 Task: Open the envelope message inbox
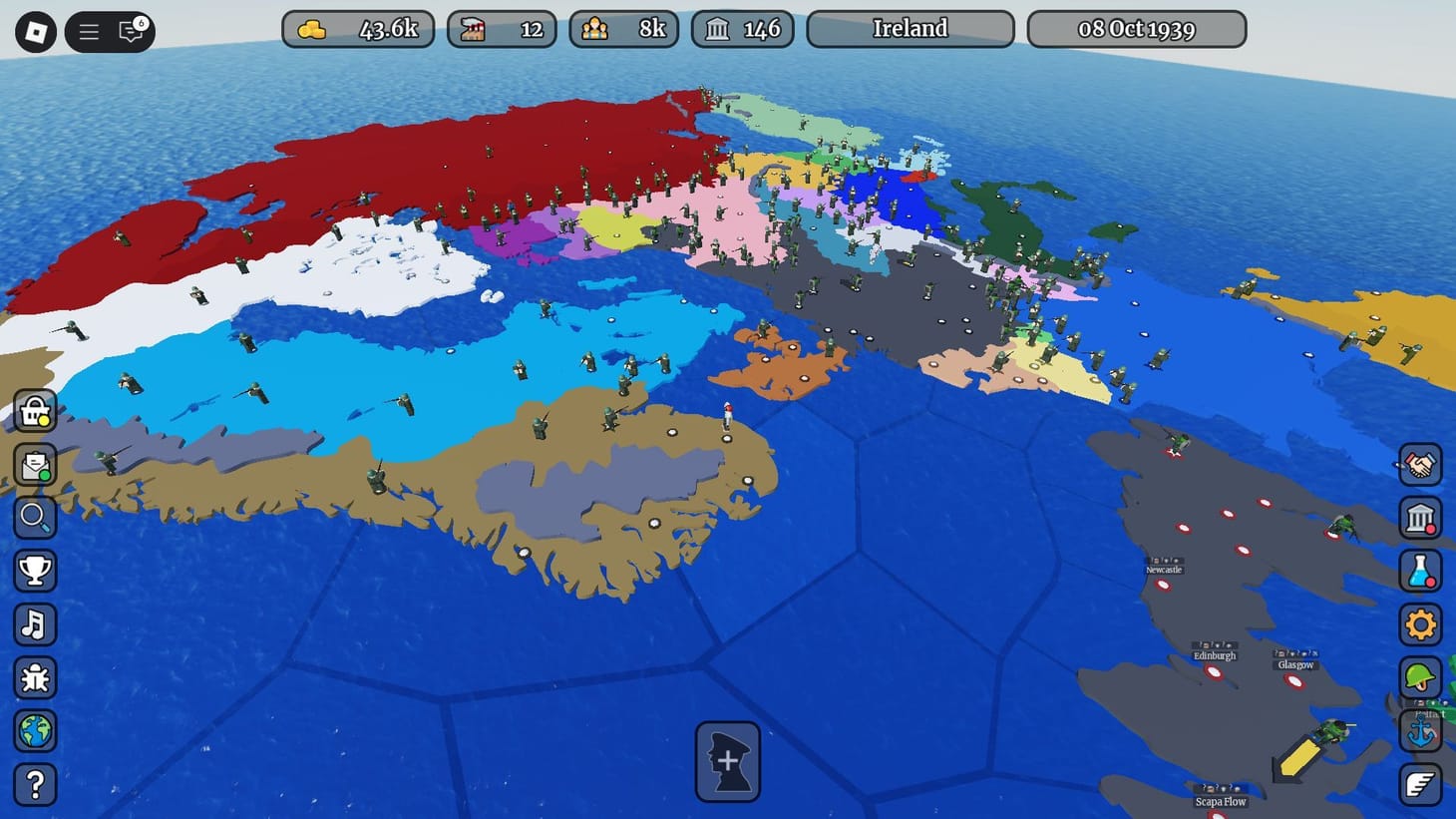pyautogui.click(x=35, y=466)
